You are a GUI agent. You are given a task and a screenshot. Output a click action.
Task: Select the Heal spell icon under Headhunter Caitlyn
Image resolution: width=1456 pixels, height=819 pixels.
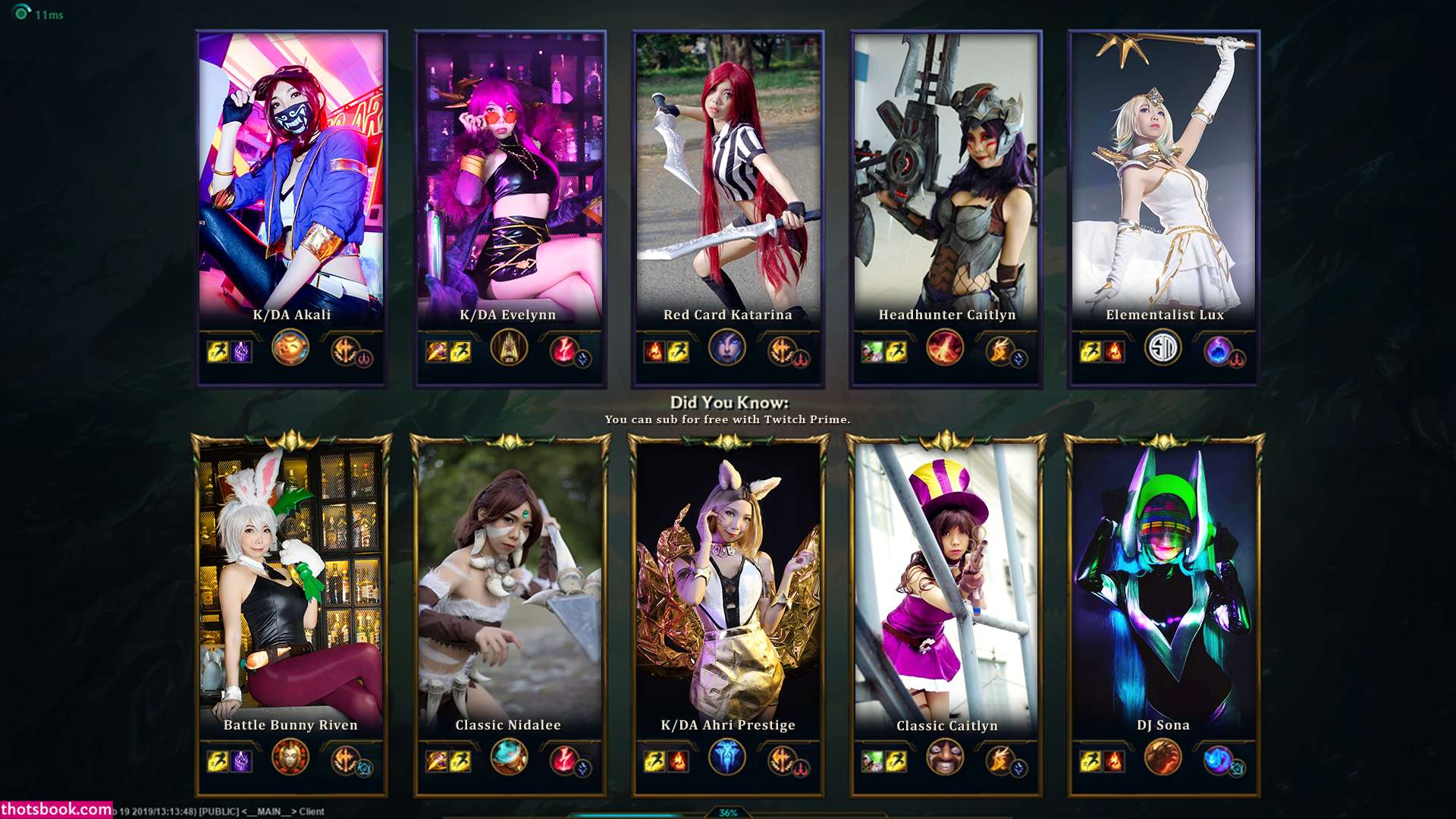872,351
